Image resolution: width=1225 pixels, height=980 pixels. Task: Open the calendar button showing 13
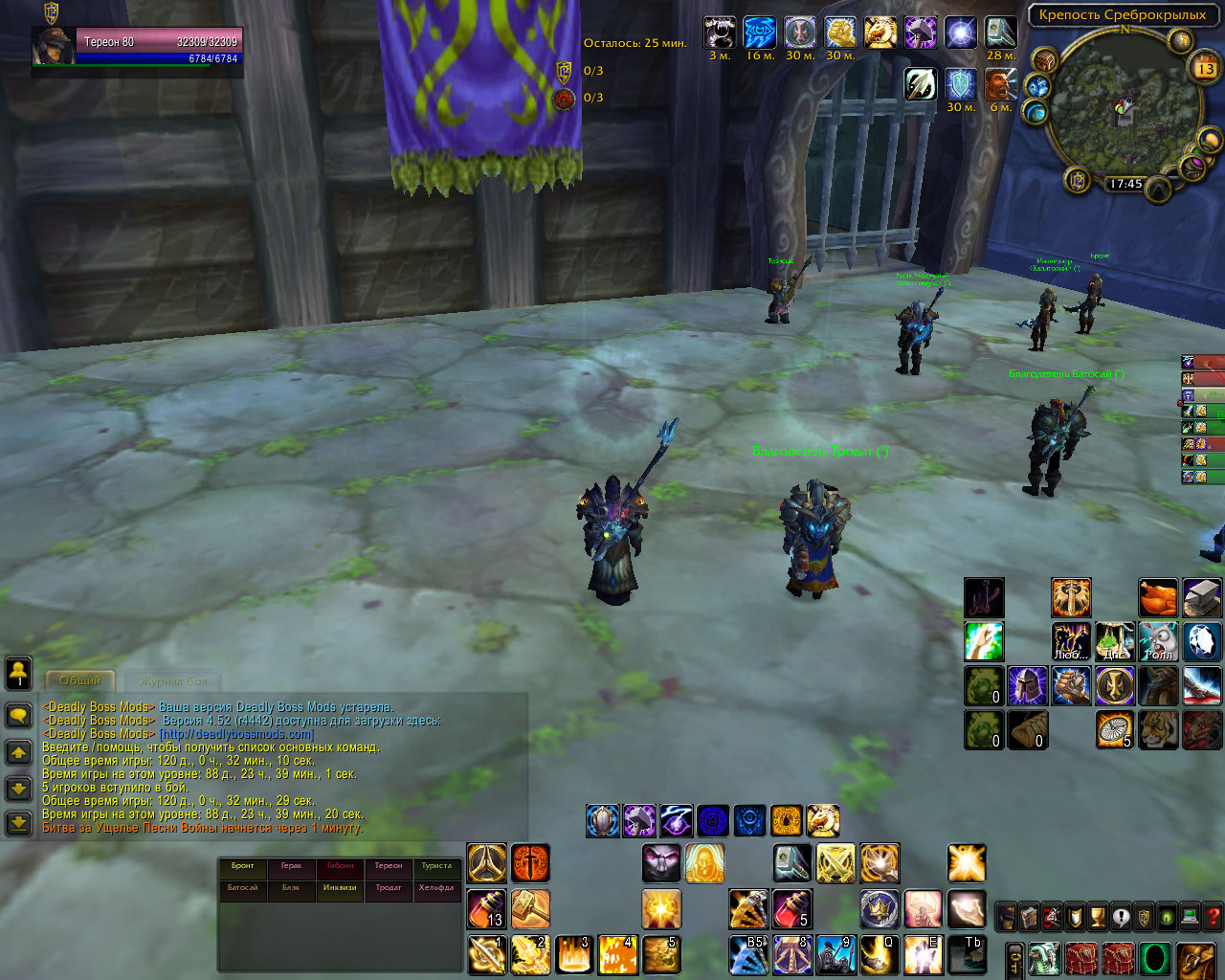point(1204,69)
